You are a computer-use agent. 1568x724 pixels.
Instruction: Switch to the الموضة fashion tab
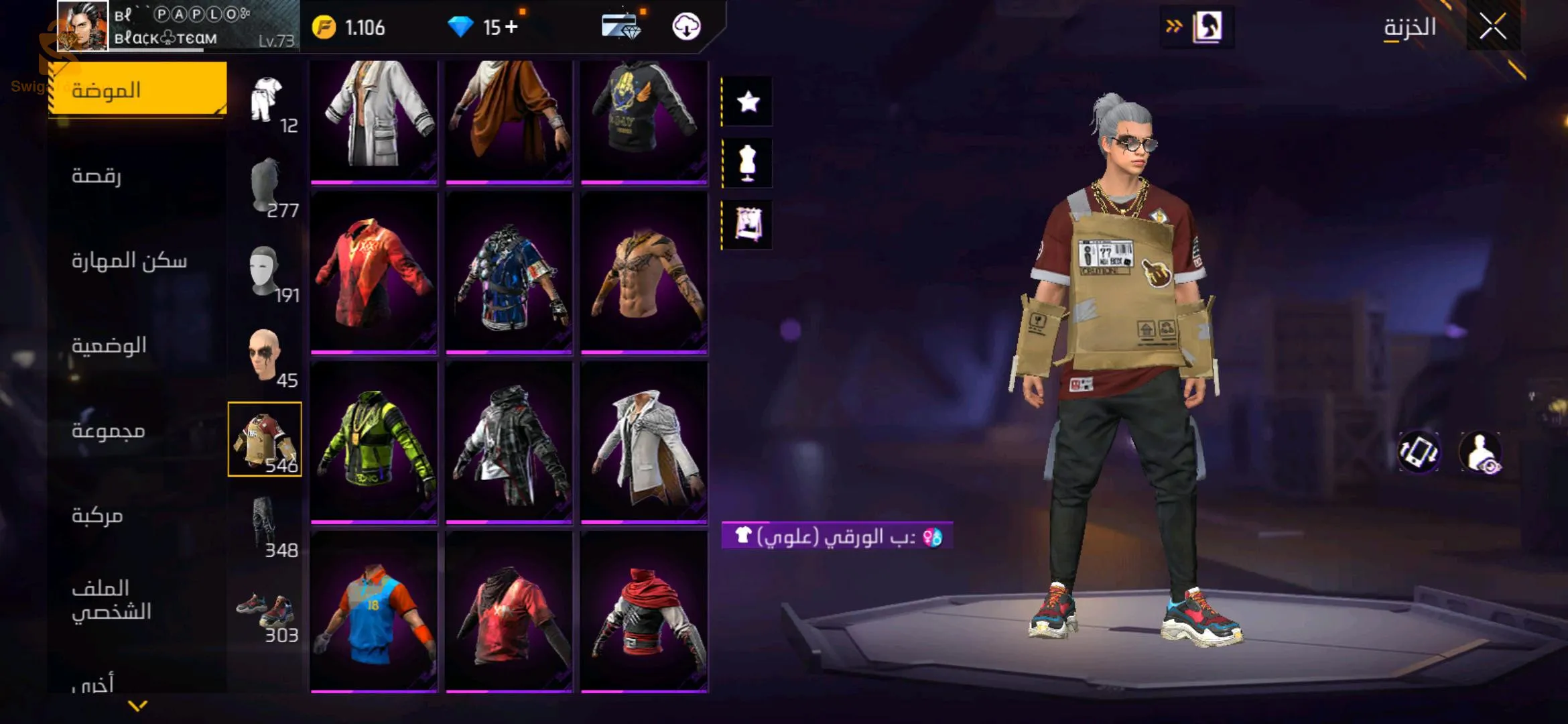click(138, 90)
